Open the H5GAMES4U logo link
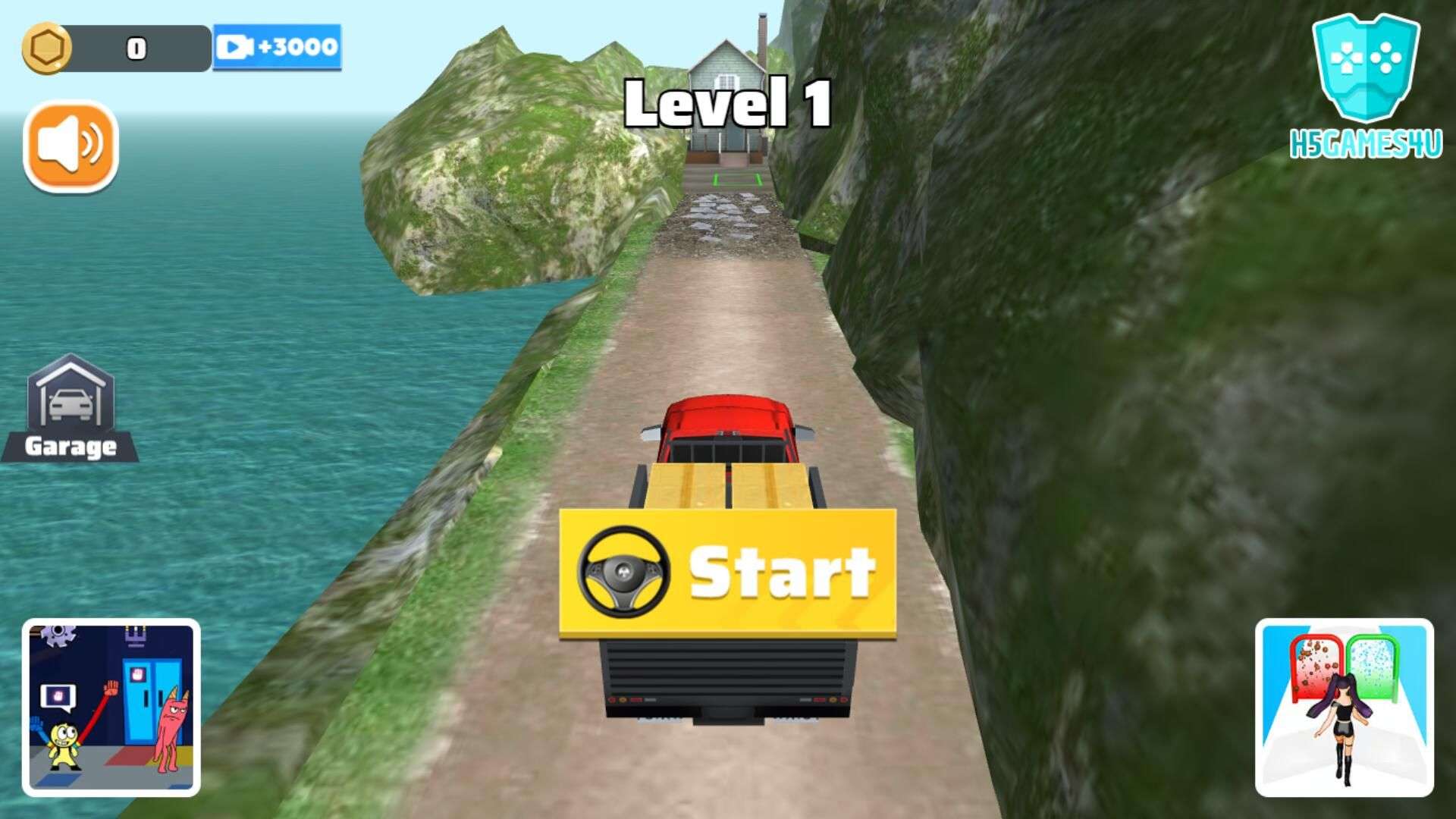Image resolution: width=1456 pixels, height=819 pixels. click(1366, 86)
